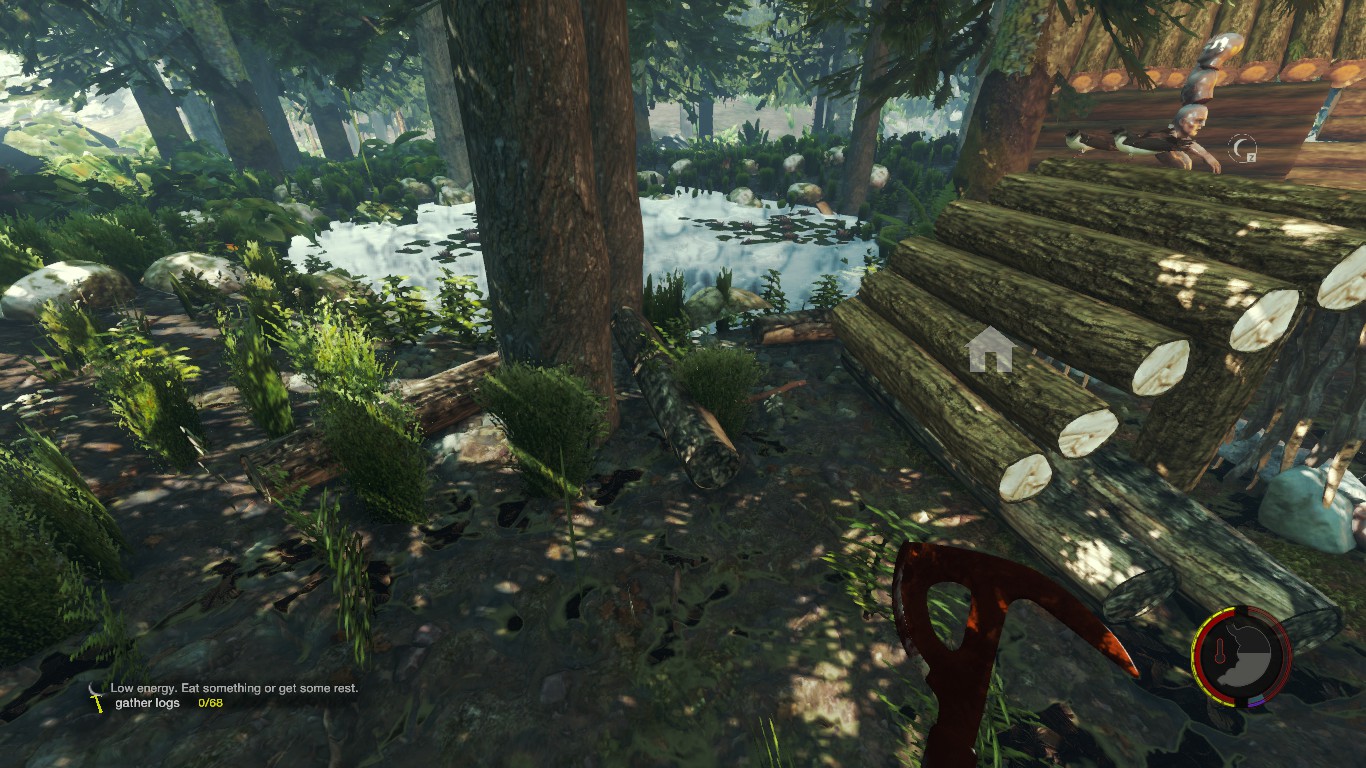1366x768 pixels.
Task: Select the gather logs objective tracker
Action: pyautogui.click(x=166, y=704)
